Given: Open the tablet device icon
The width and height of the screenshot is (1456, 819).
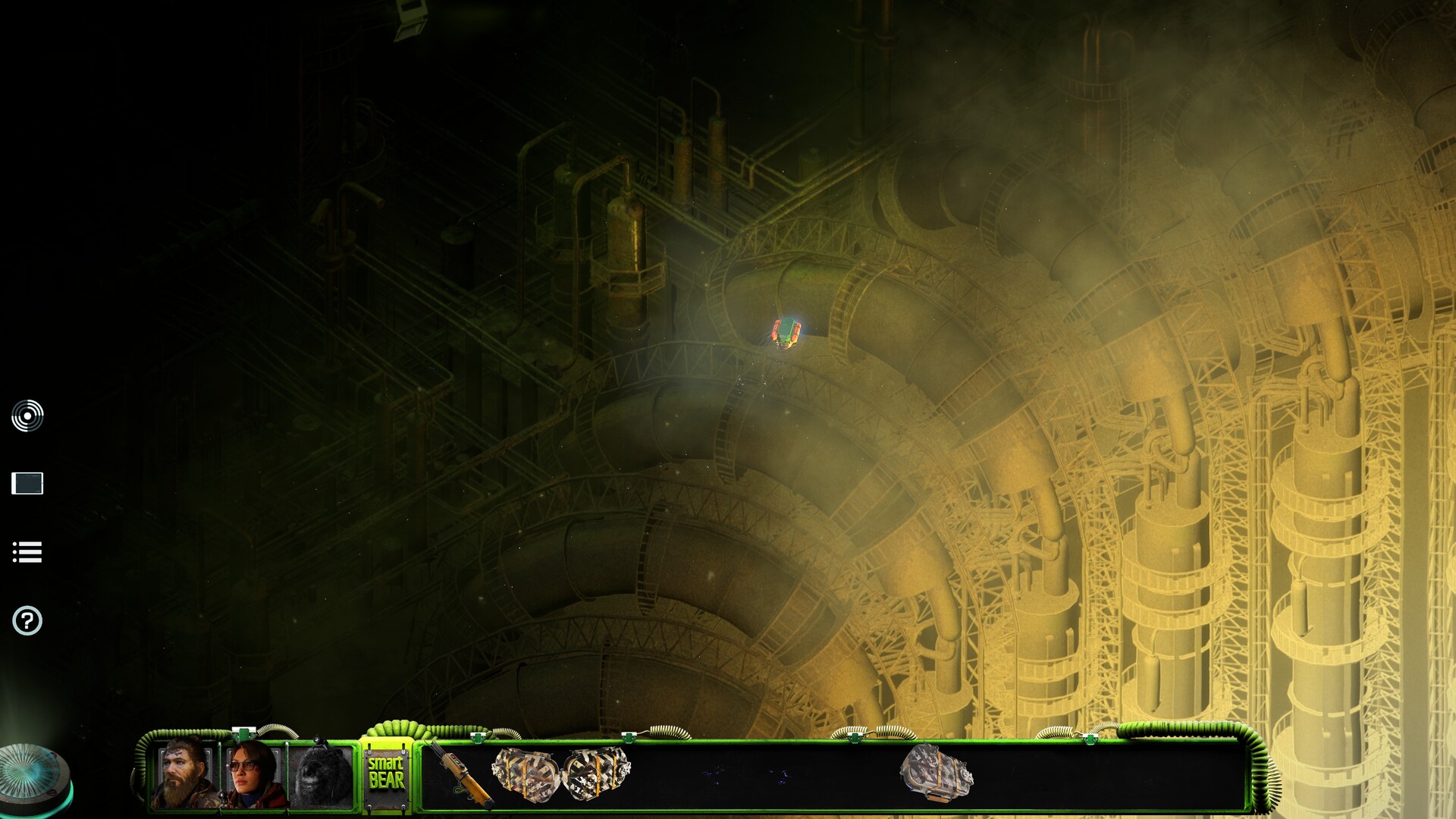Looking at the screenshot, I should click(27, 483).
